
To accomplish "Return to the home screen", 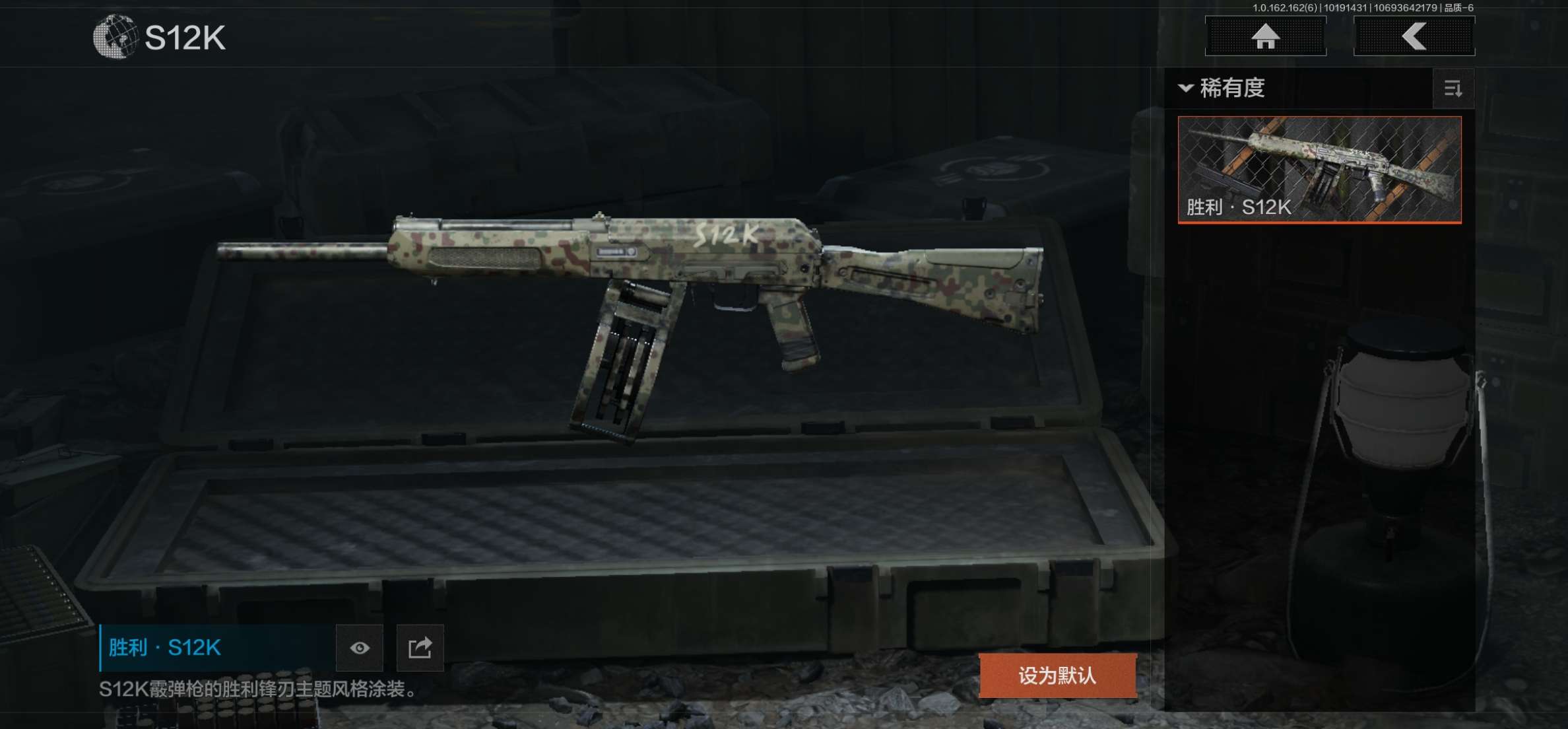I will point(1265,36).
